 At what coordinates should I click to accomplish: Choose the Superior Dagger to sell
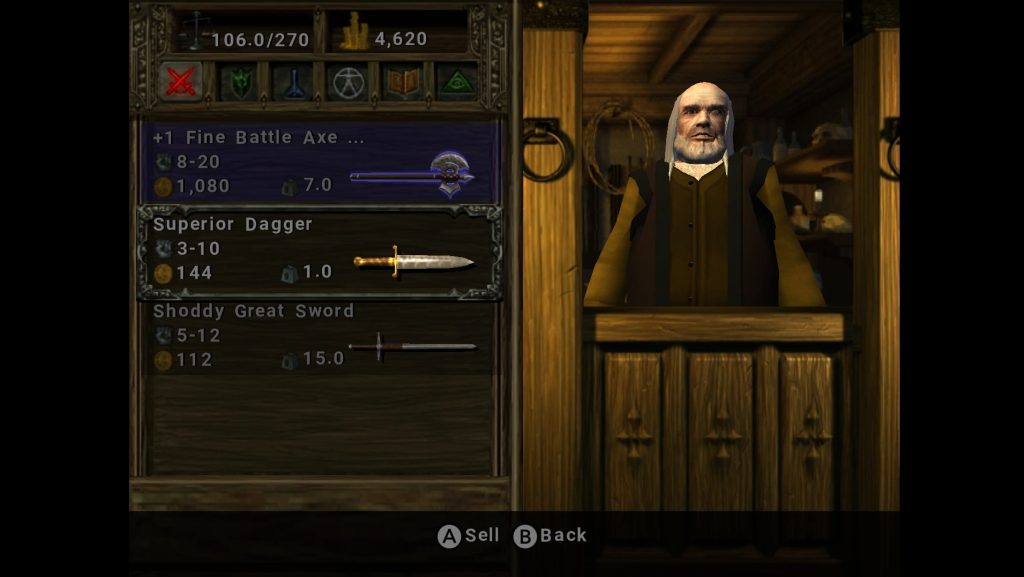320,249
